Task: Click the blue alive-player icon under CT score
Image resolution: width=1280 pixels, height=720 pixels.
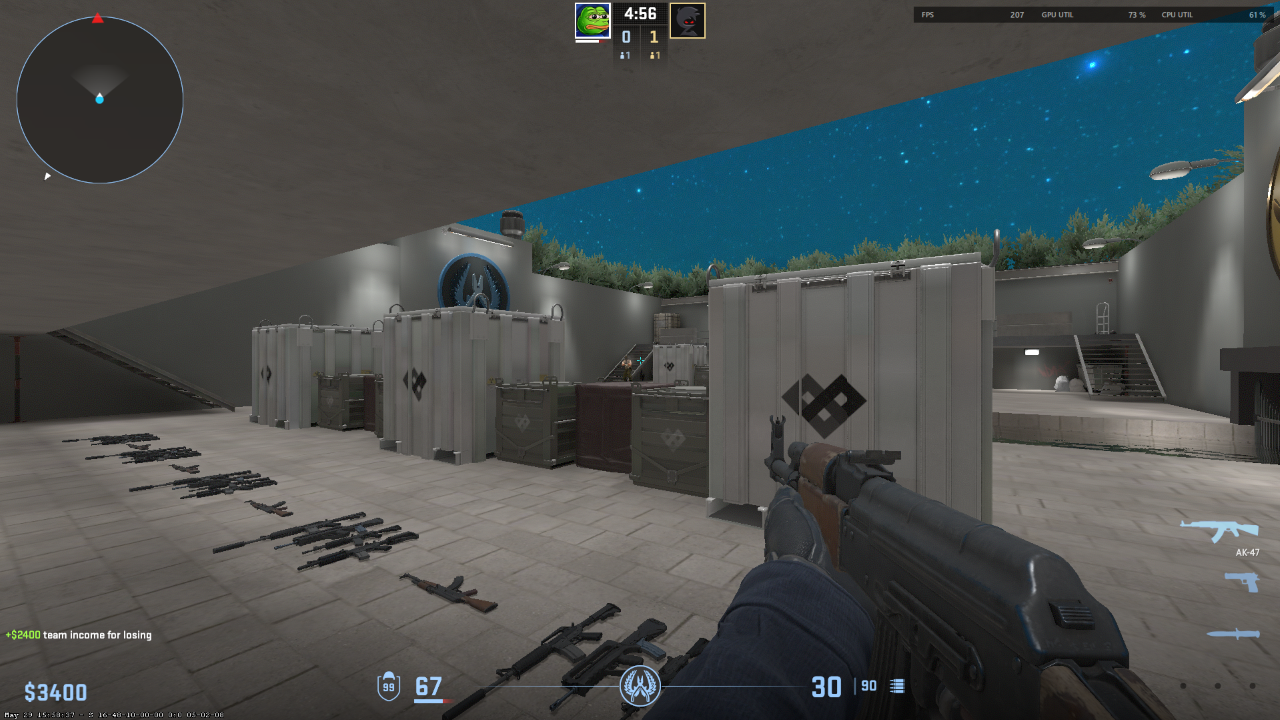Action: point(621,56)
